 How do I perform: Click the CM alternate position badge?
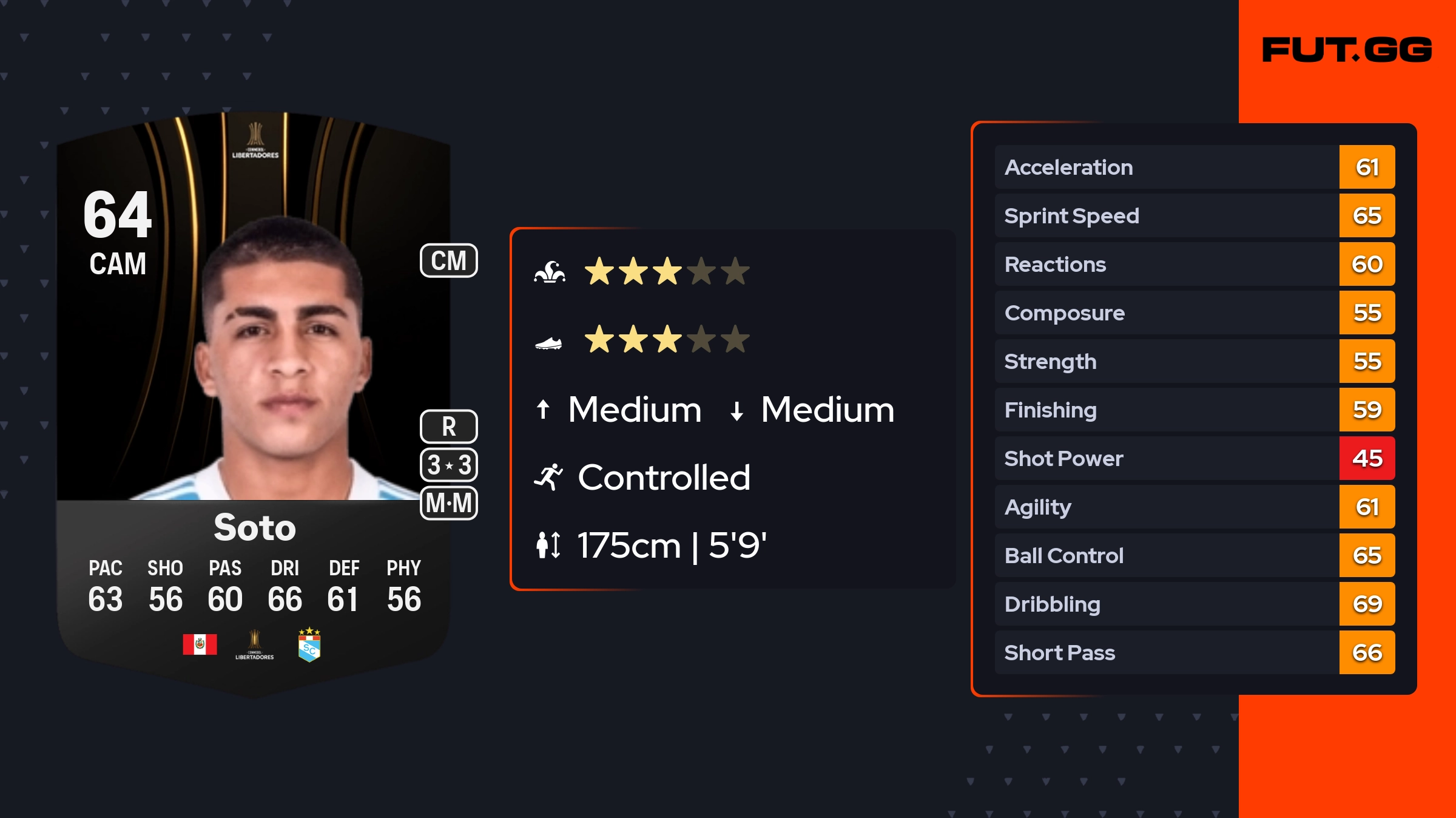point(449,261)
